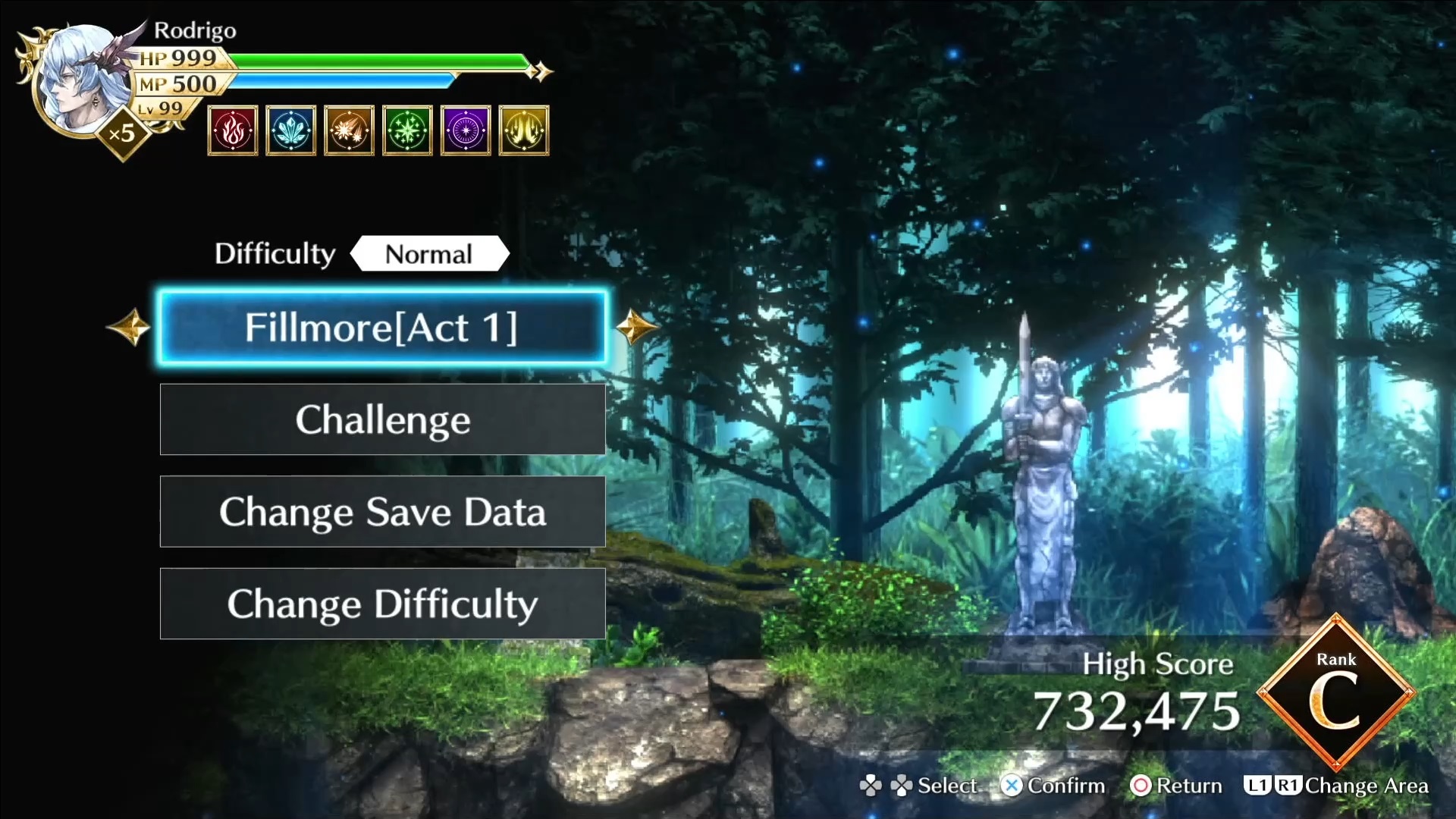Click the Normal difficulty label
1456x819 pixels.
pyautogui.click(x=429, y=254)
